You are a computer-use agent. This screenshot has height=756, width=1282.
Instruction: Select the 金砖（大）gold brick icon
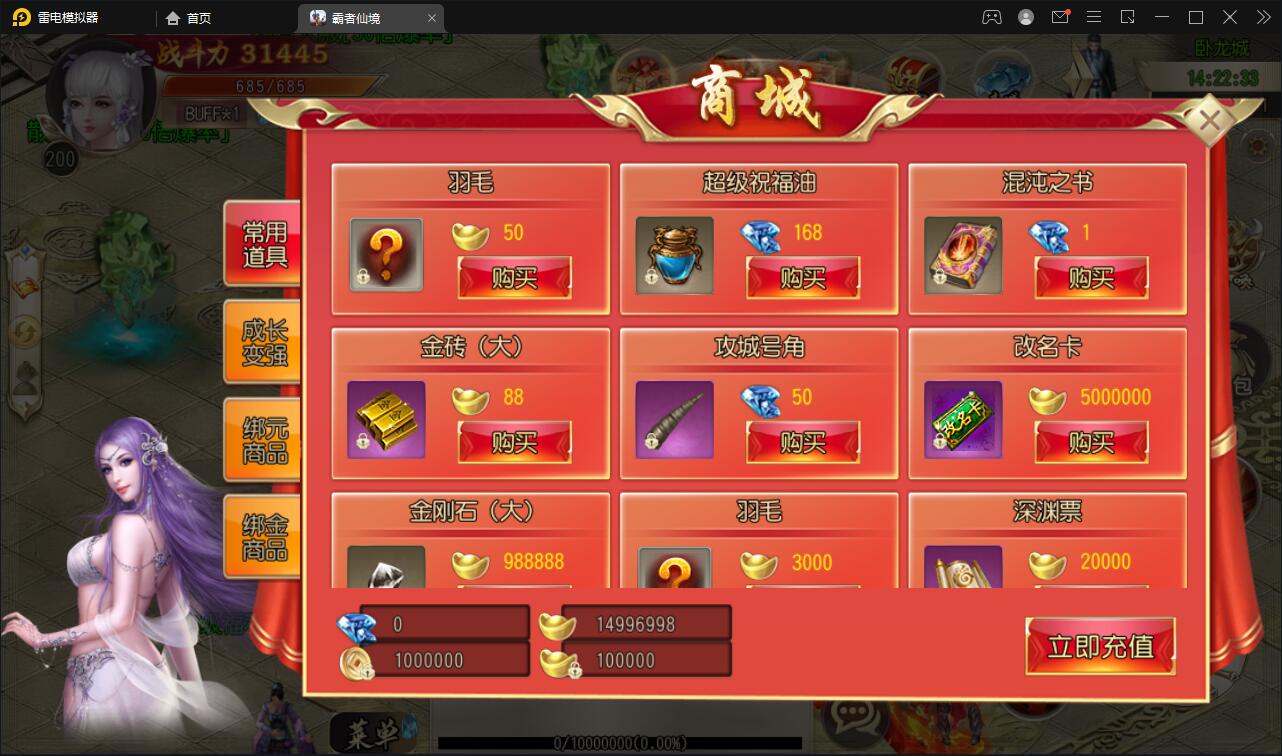[x=385, y=420]
